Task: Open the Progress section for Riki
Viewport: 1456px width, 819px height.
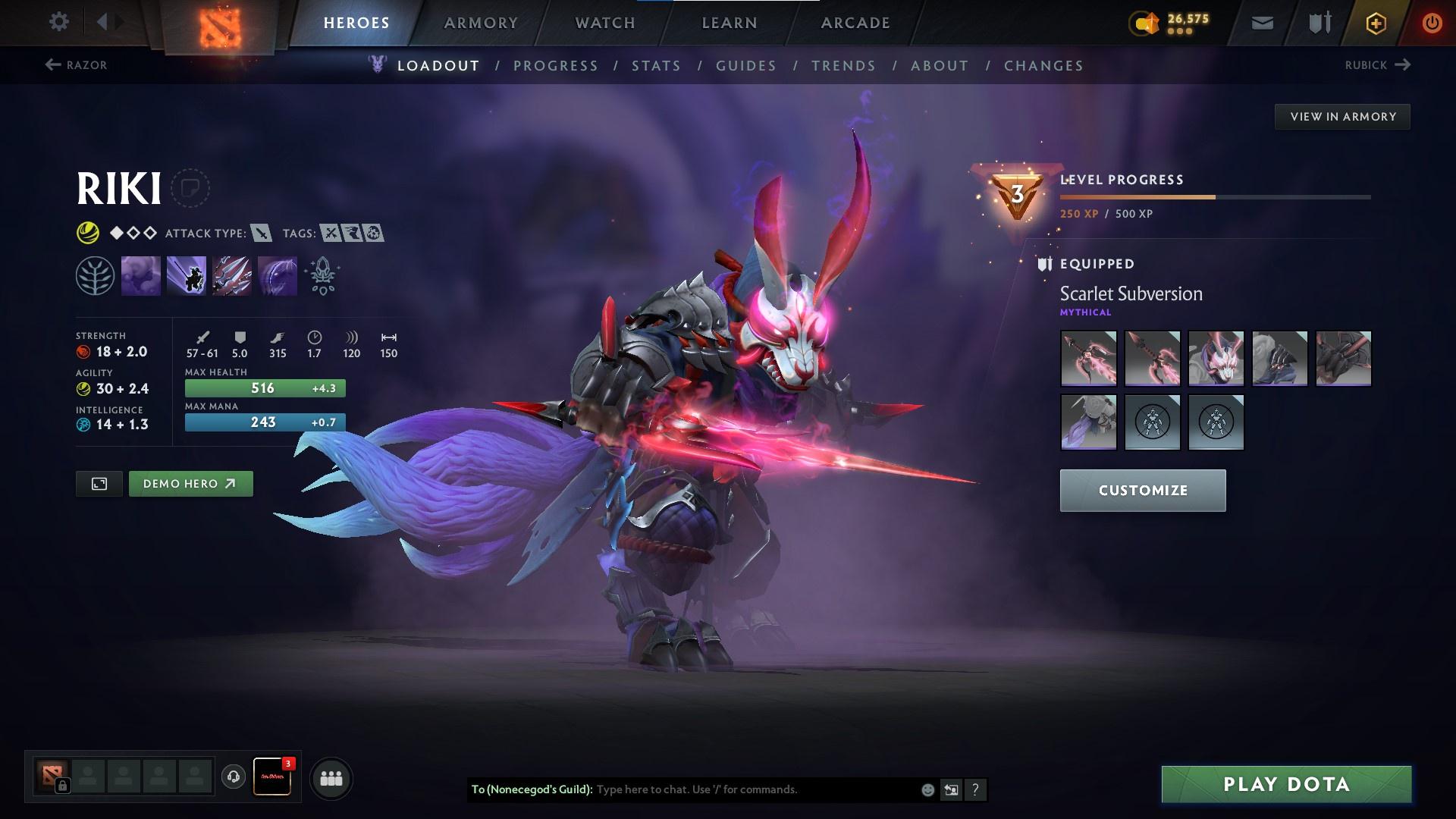Action: 556,66
